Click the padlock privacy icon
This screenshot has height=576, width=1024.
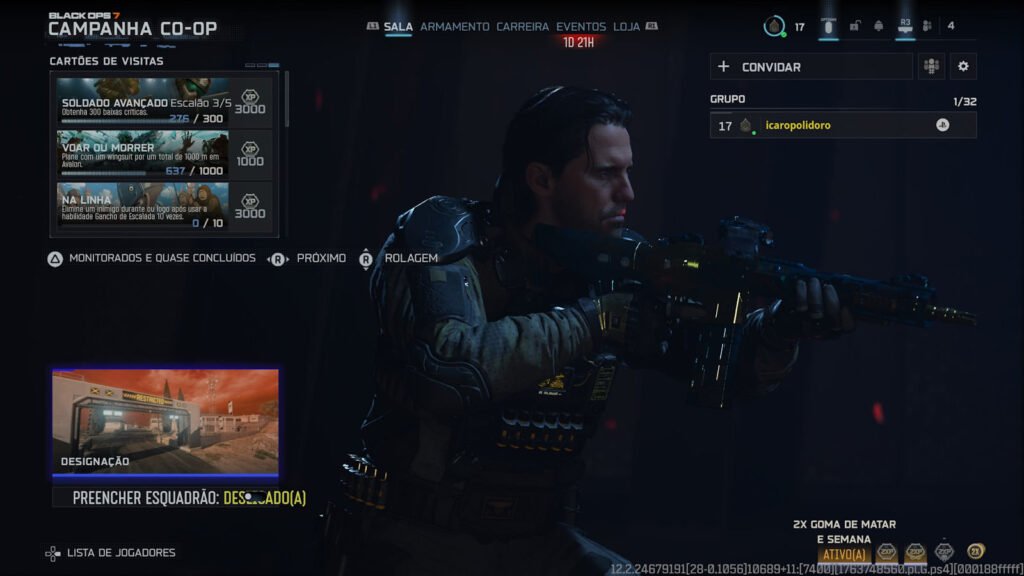click(x=854, y=27)
